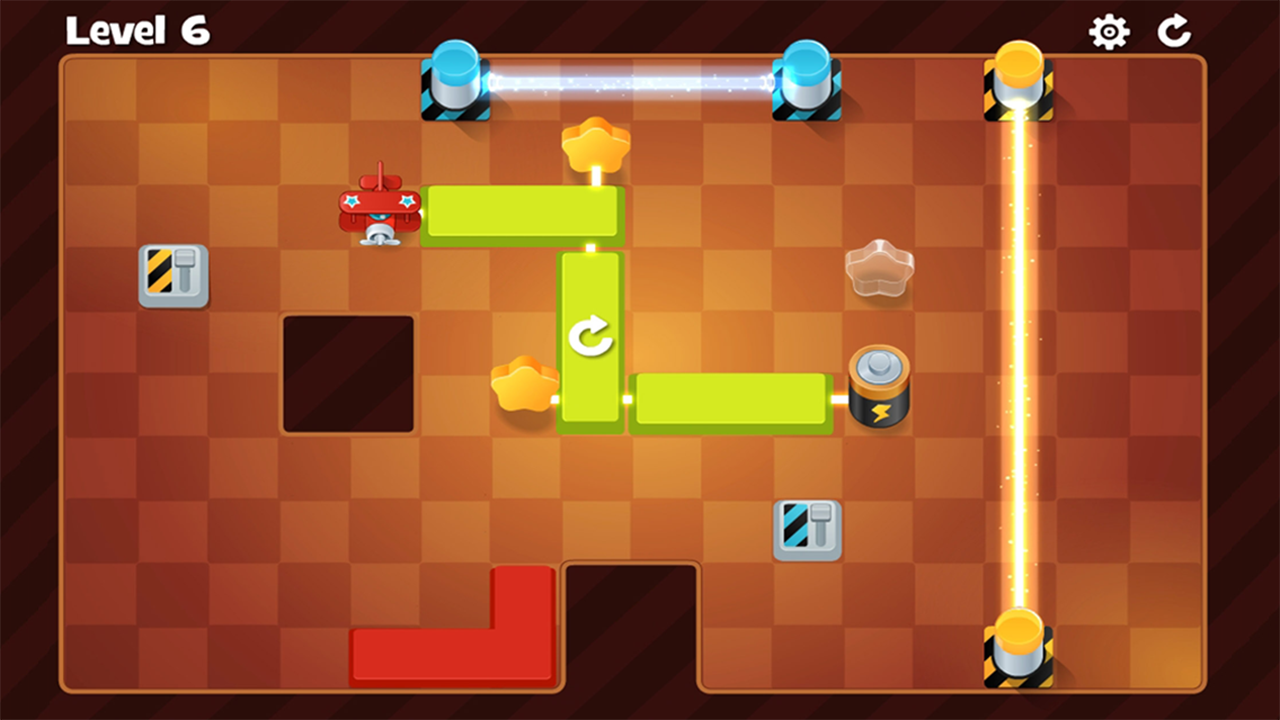The image size is (1280, 720).
Task: Click the Level 6 title
Action: coord(138,31)
